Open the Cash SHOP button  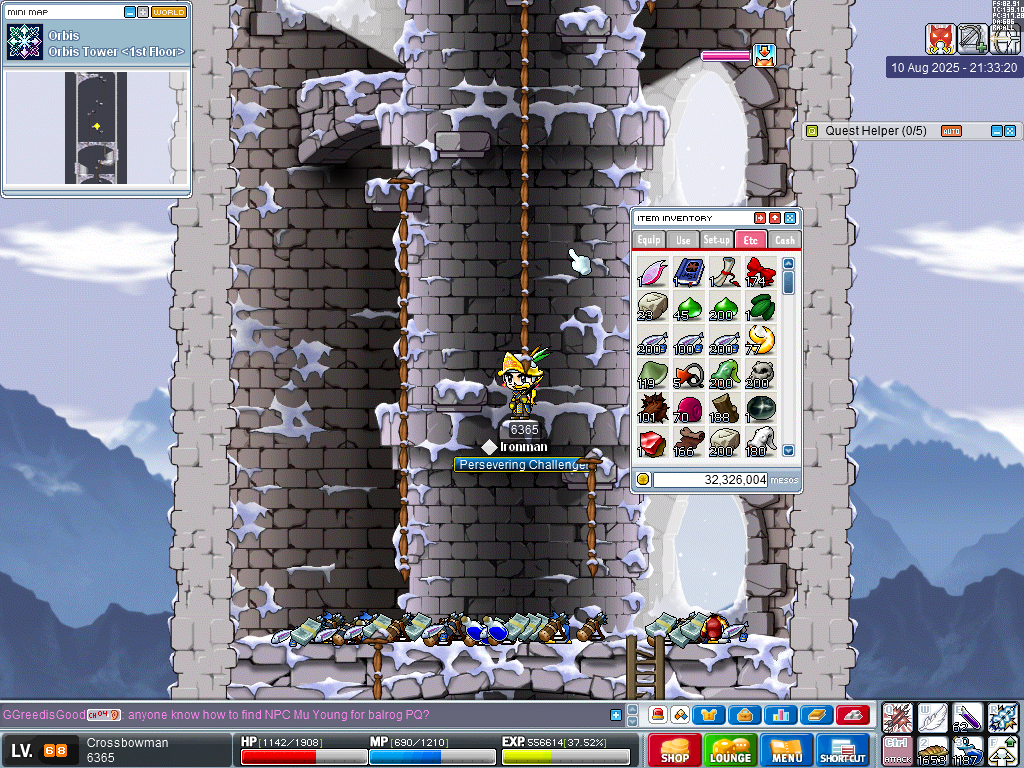674,750
